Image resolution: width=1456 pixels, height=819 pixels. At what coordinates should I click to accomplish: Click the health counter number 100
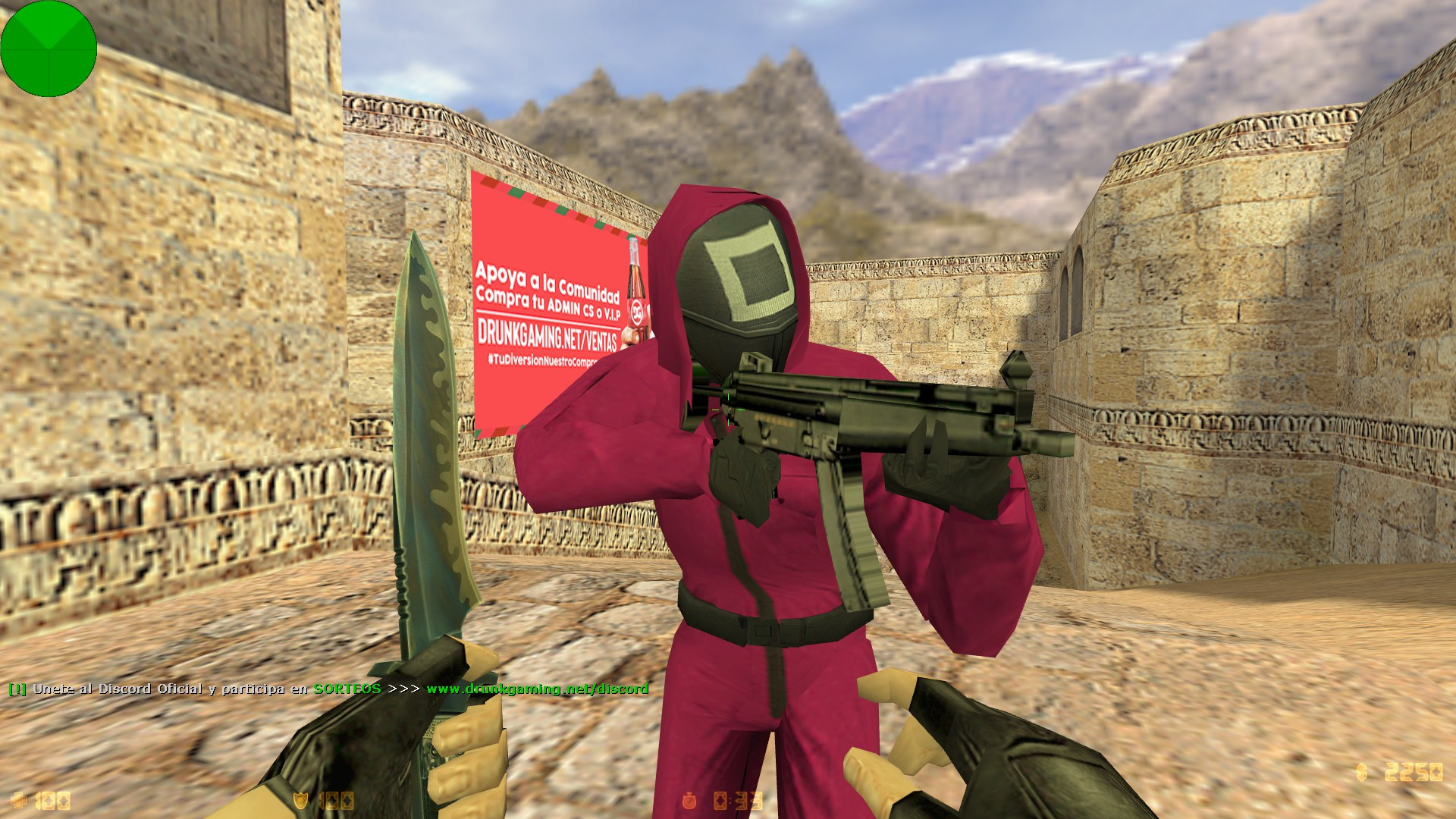tap(53, 801)
